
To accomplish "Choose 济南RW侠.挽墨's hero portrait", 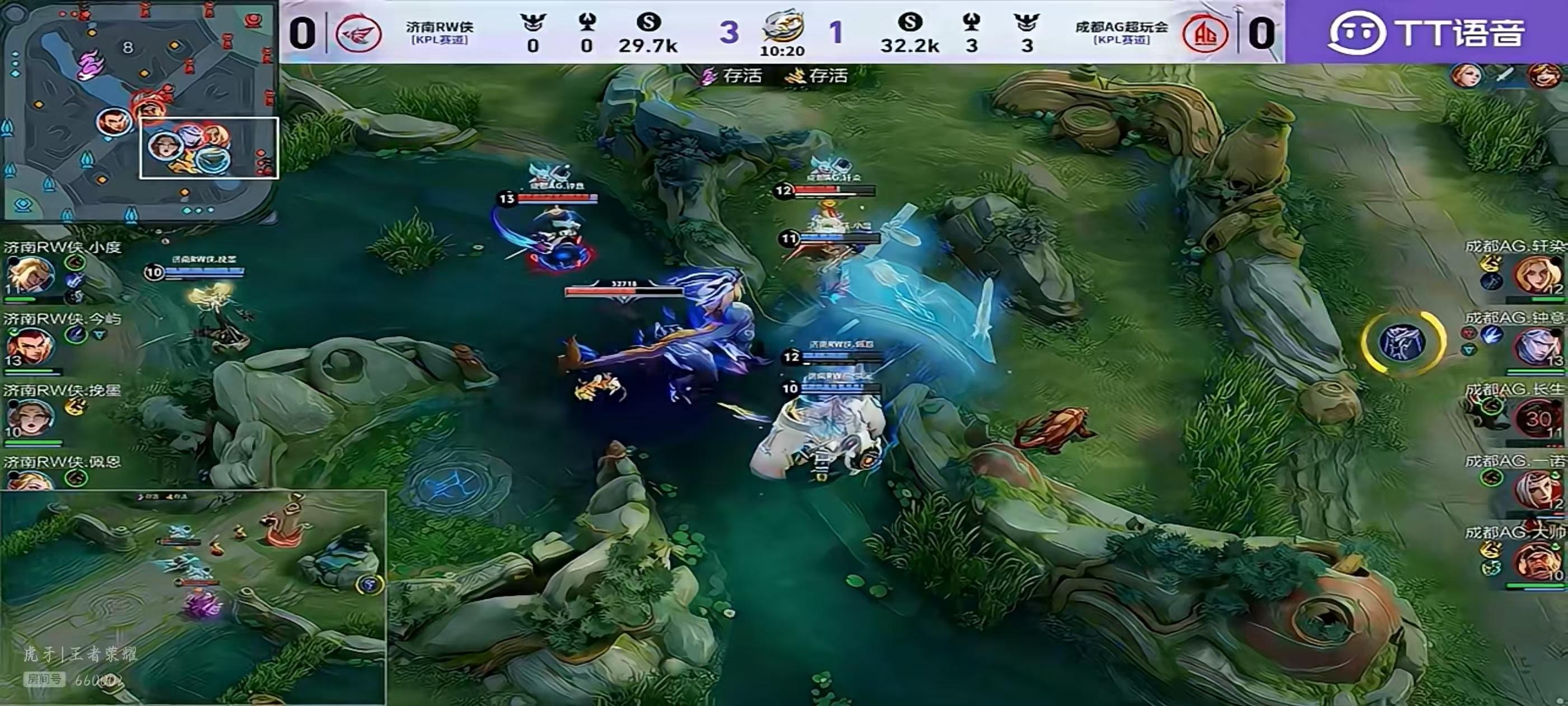I will point(29,418).
